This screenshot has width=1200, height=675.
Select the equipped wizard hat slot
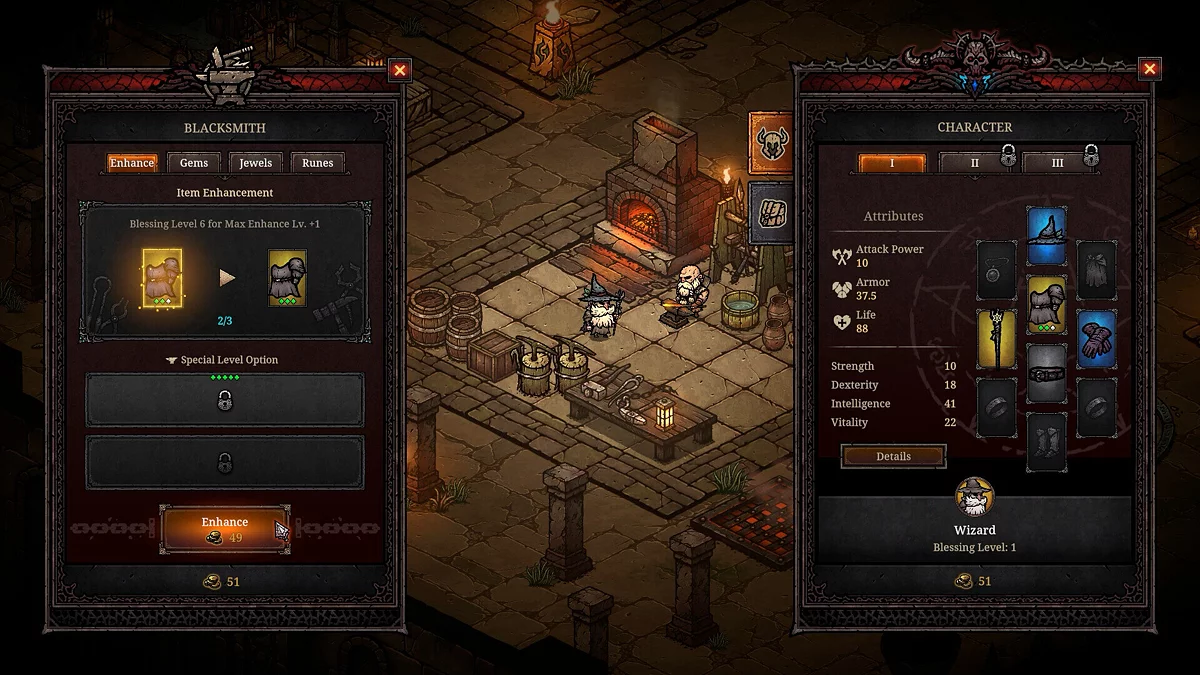tap(1046, 237)
